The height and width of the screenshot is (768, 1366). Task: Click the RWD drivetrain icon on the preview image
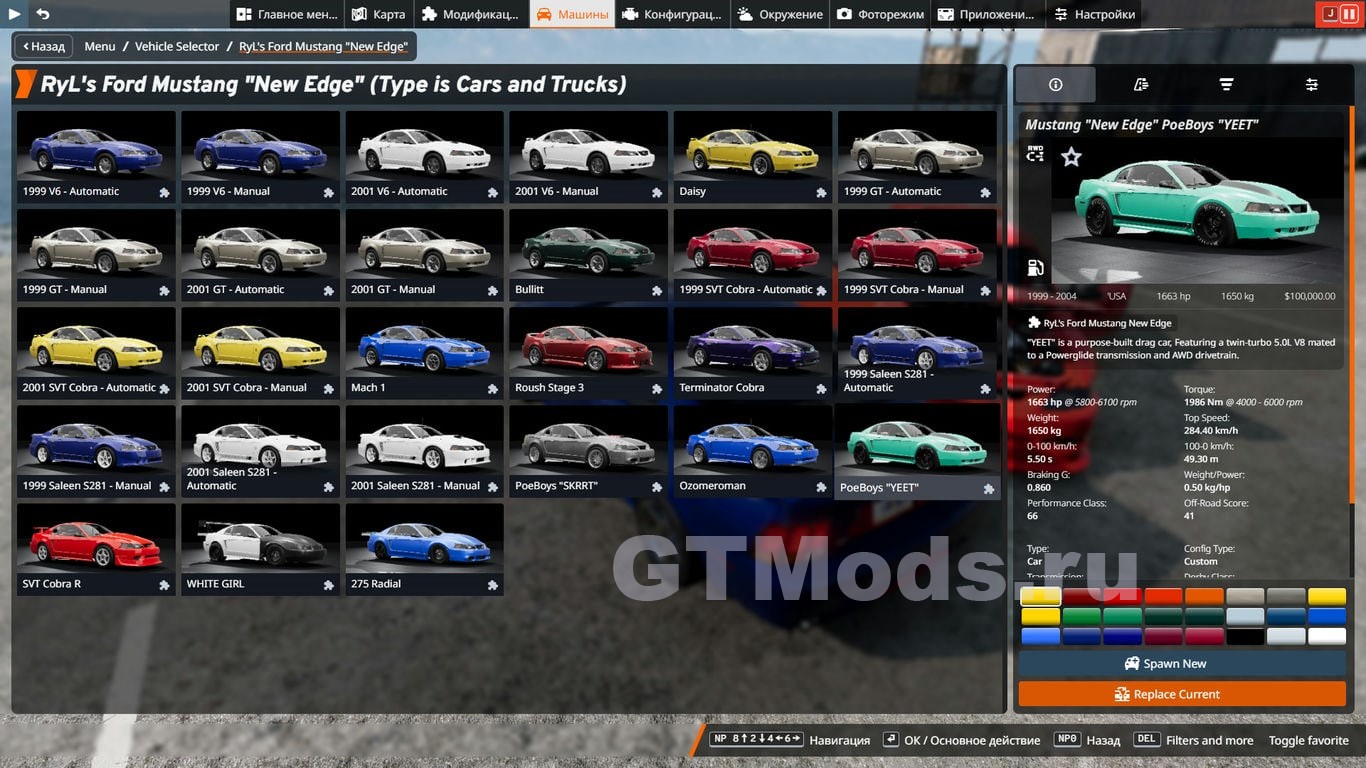[x=1035, y=155]
